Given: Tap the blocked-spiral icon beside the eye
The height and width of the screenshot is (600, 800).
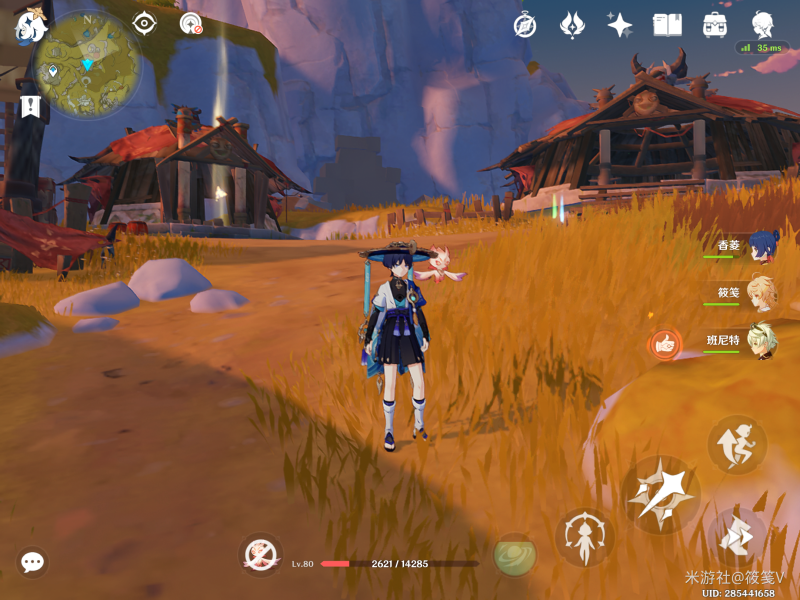Looking at the screenshot, I should pyautogui.click(x=190, y=23).
